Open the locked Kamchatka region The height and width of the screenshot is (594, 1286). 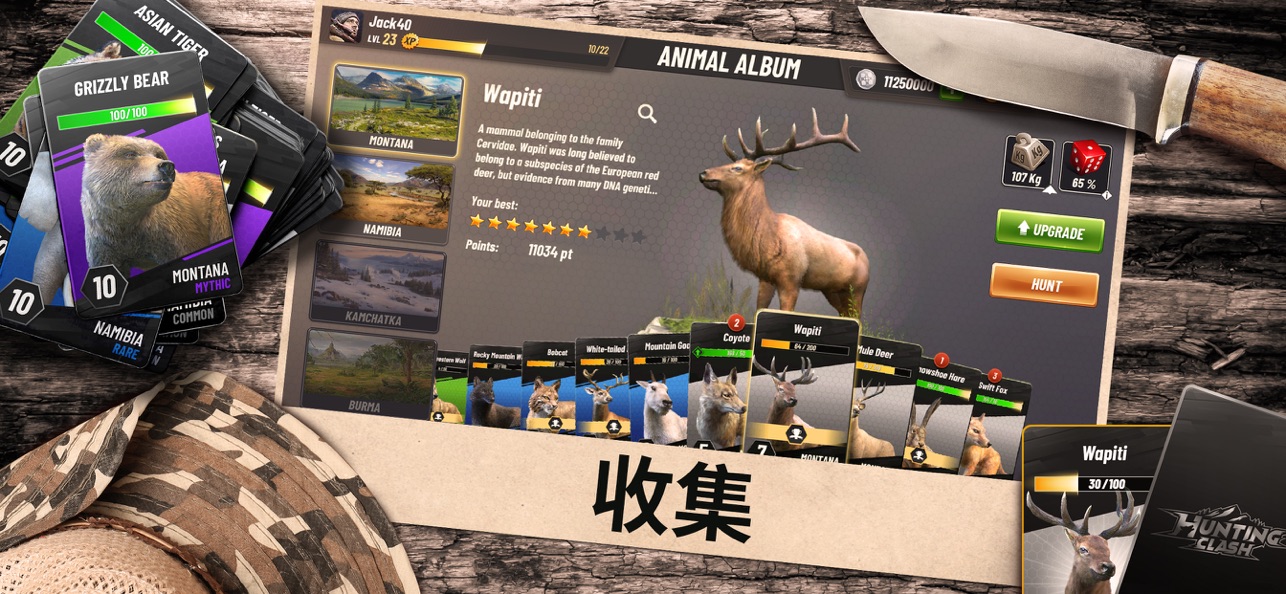(x=378, y=285)
